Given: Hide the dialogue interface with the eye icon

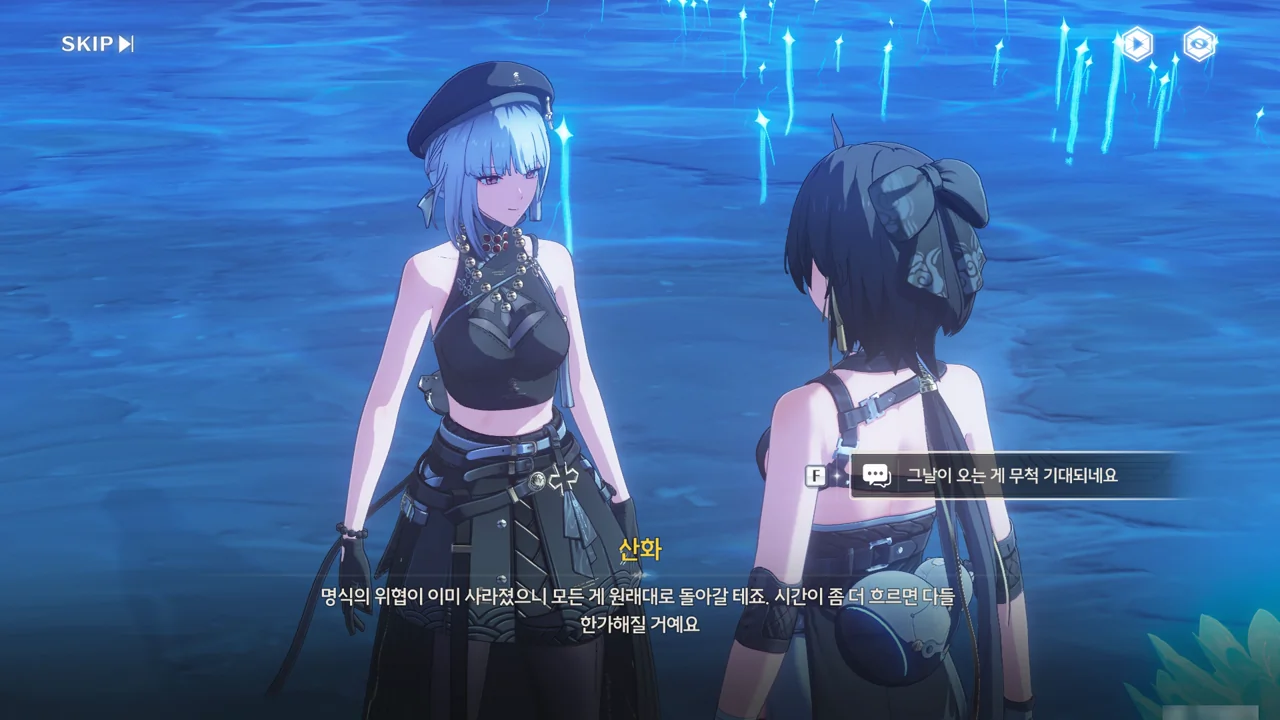Looking at the screenshot, I should click(1199, 44).
